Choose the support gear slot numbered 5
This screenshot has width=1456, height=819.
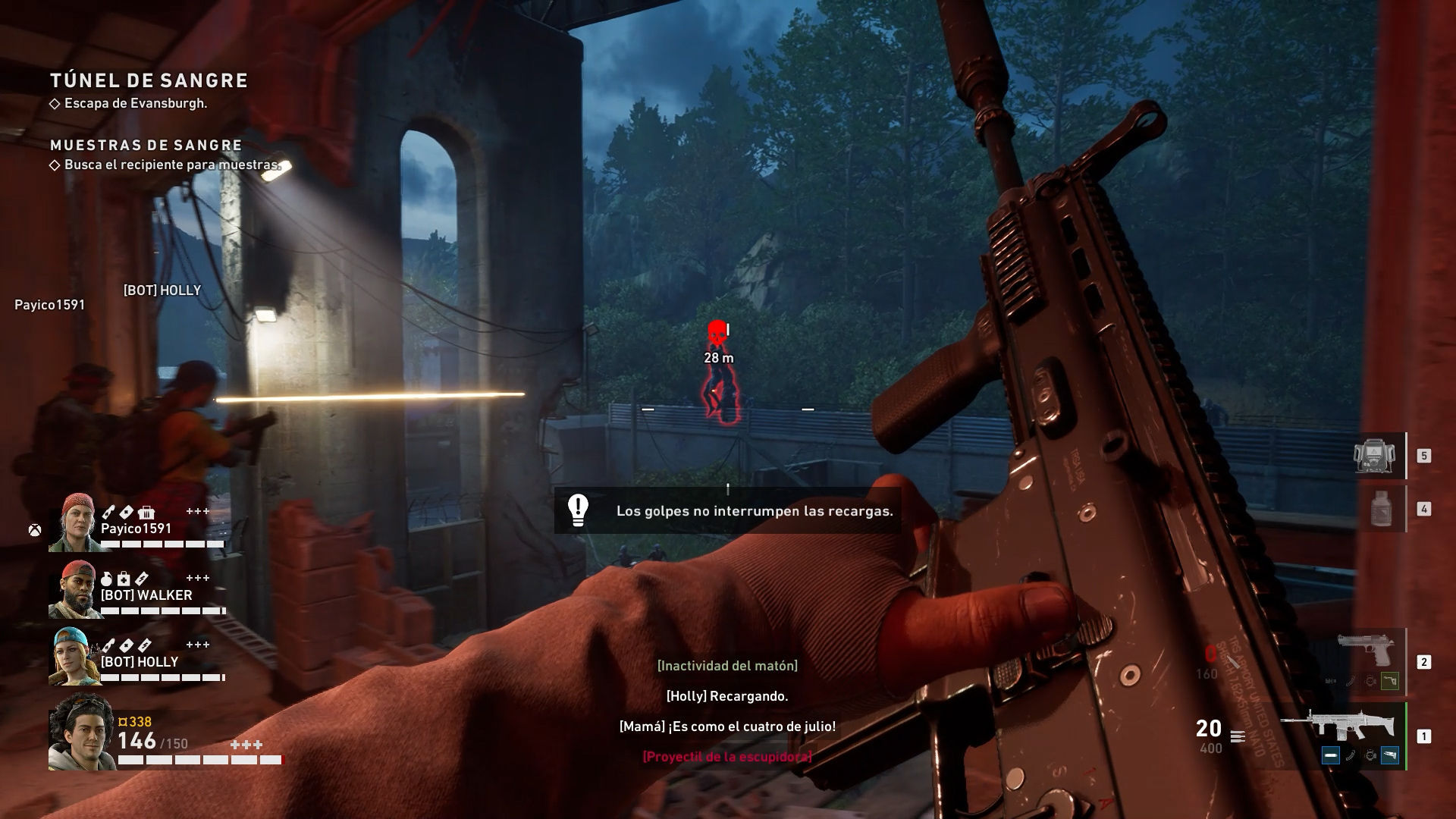1374,456
